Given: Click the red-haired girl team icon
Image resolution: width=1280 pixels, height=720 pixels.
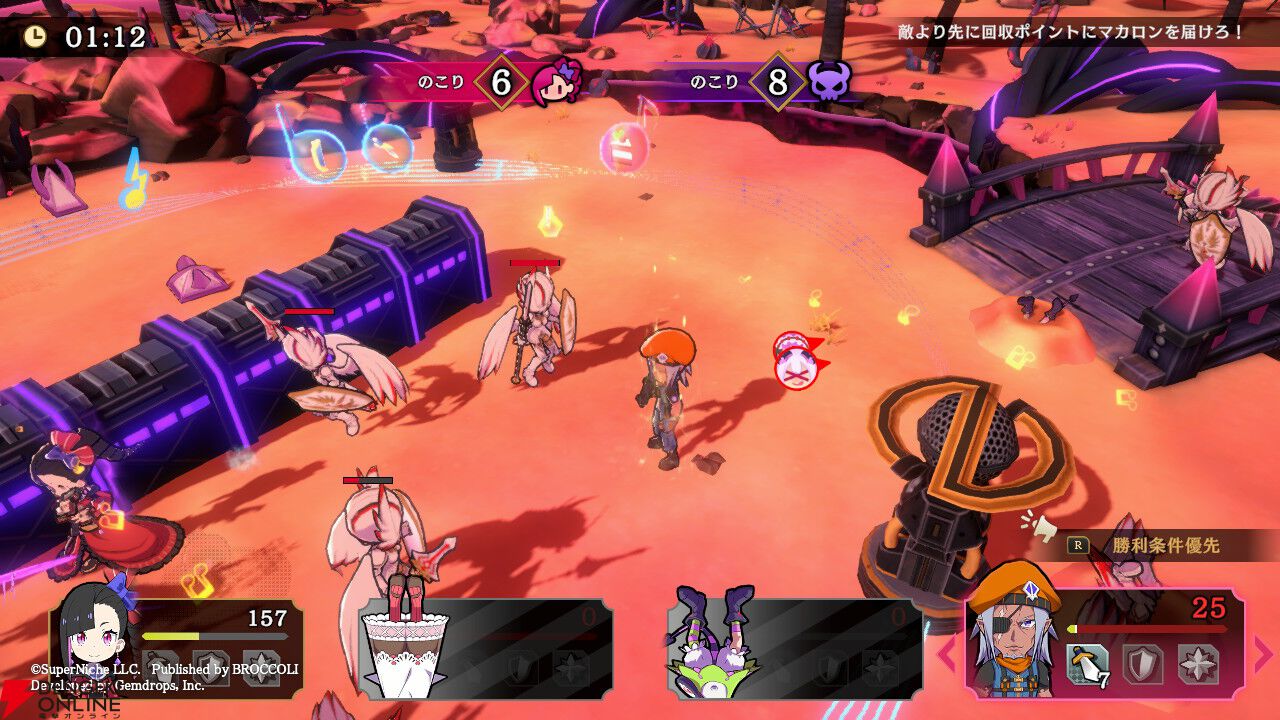Looking at the screenshot, I should pos(556,82).
